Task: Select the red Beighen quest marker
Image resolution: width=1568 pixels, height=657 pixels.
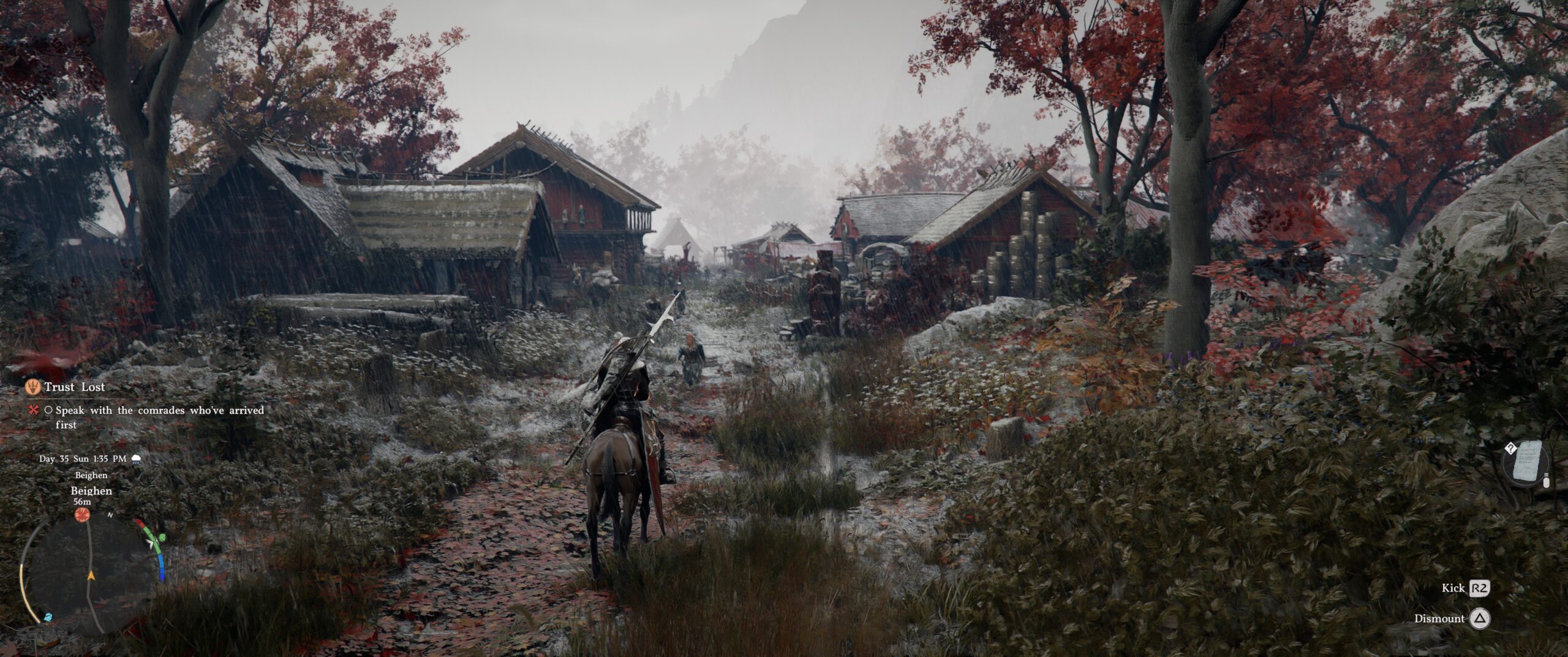Action: [81, 515]
